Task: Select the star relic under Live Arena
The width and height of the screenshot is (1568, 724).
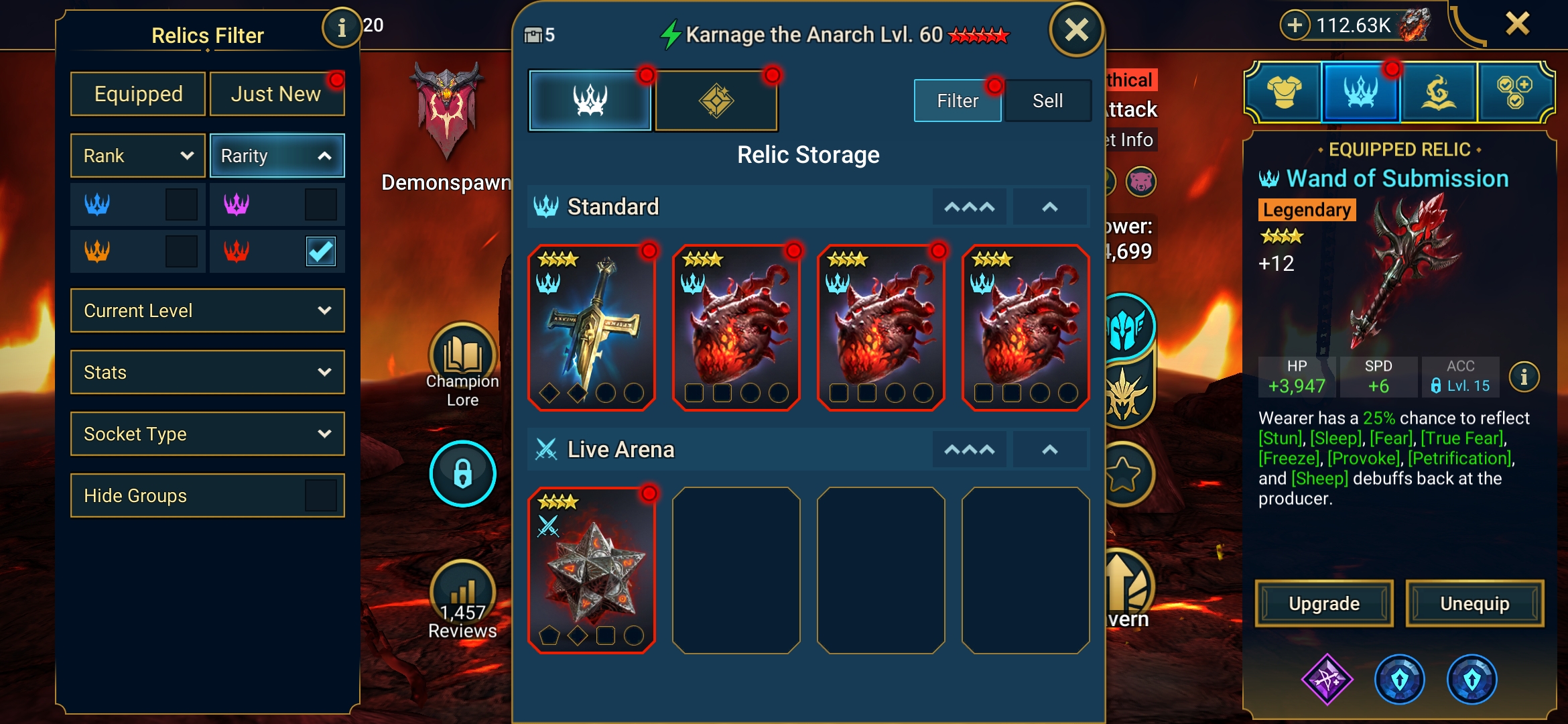Action: pos(592,570)
